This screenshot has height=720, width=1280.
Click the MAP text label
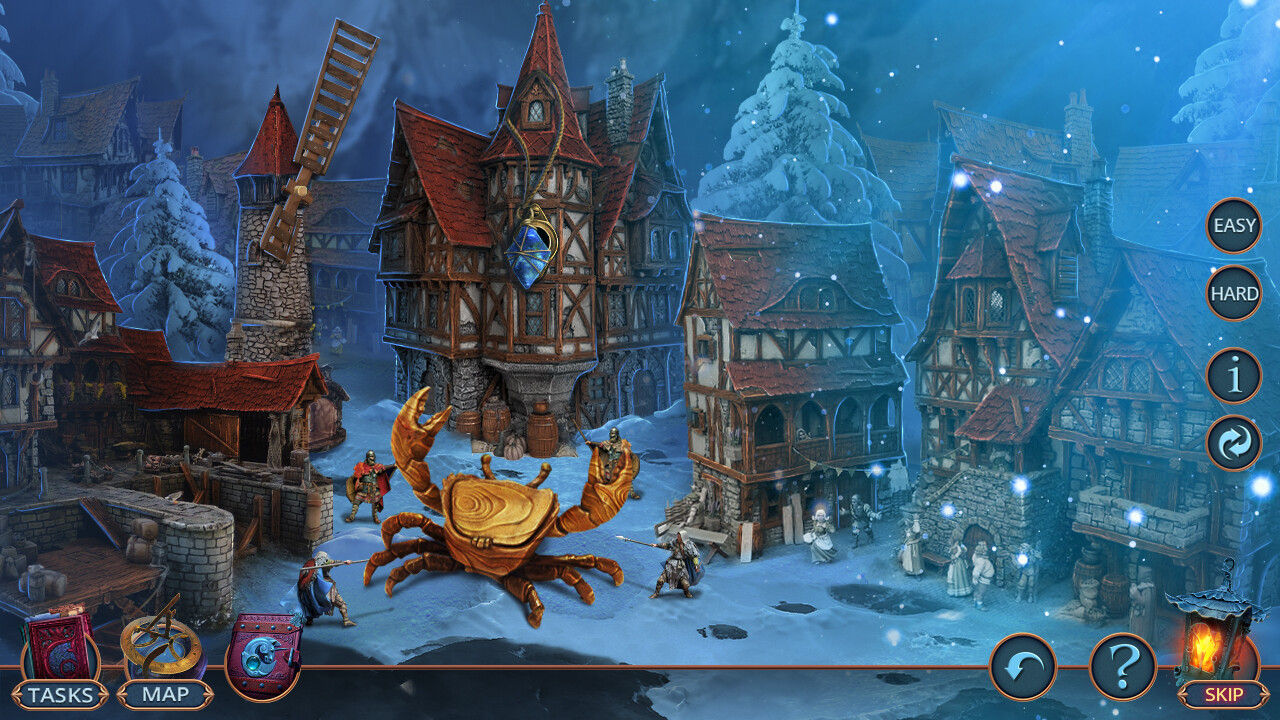pyautogui.click(x=166, y=691)
